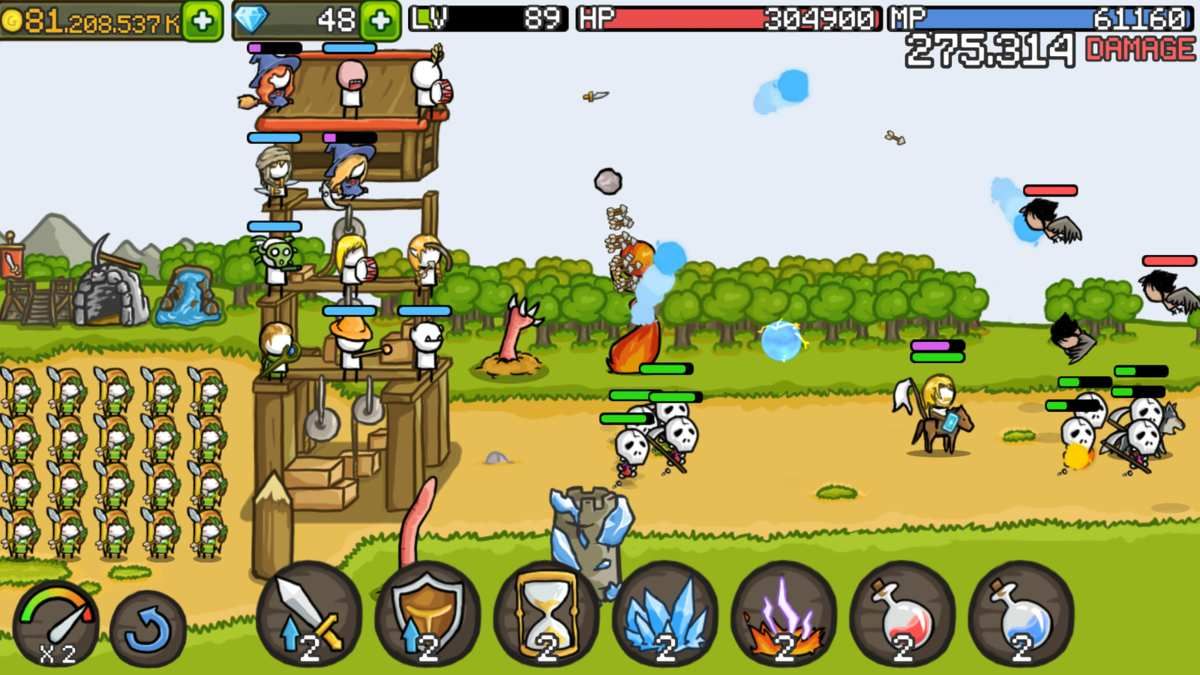This screenshot has width=1200, height=675.
Task: Add more gold with the plus button
Action: (x=202, y=20)
